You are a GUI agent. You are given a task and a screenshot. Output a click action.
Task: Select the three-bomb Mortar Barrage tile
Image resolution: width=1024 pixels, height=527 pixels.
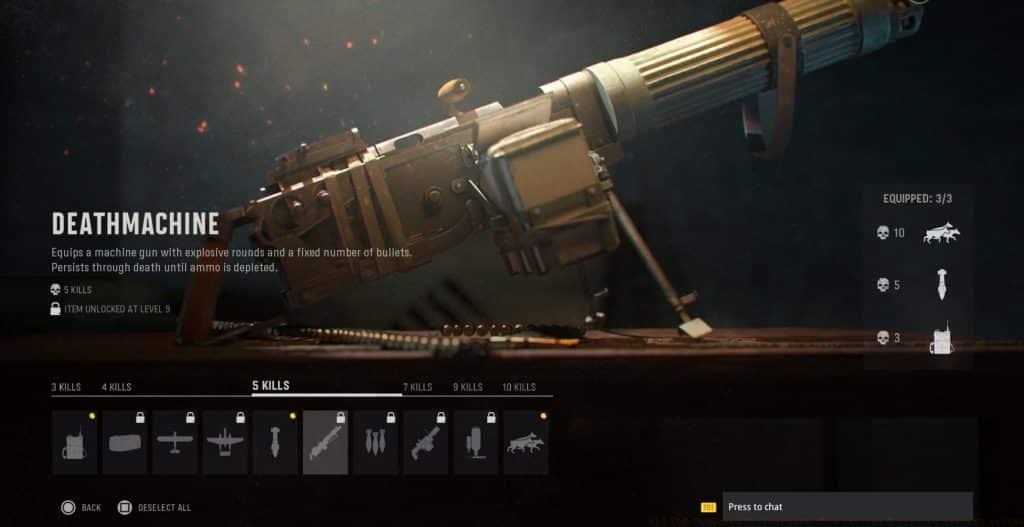point(375,442)
